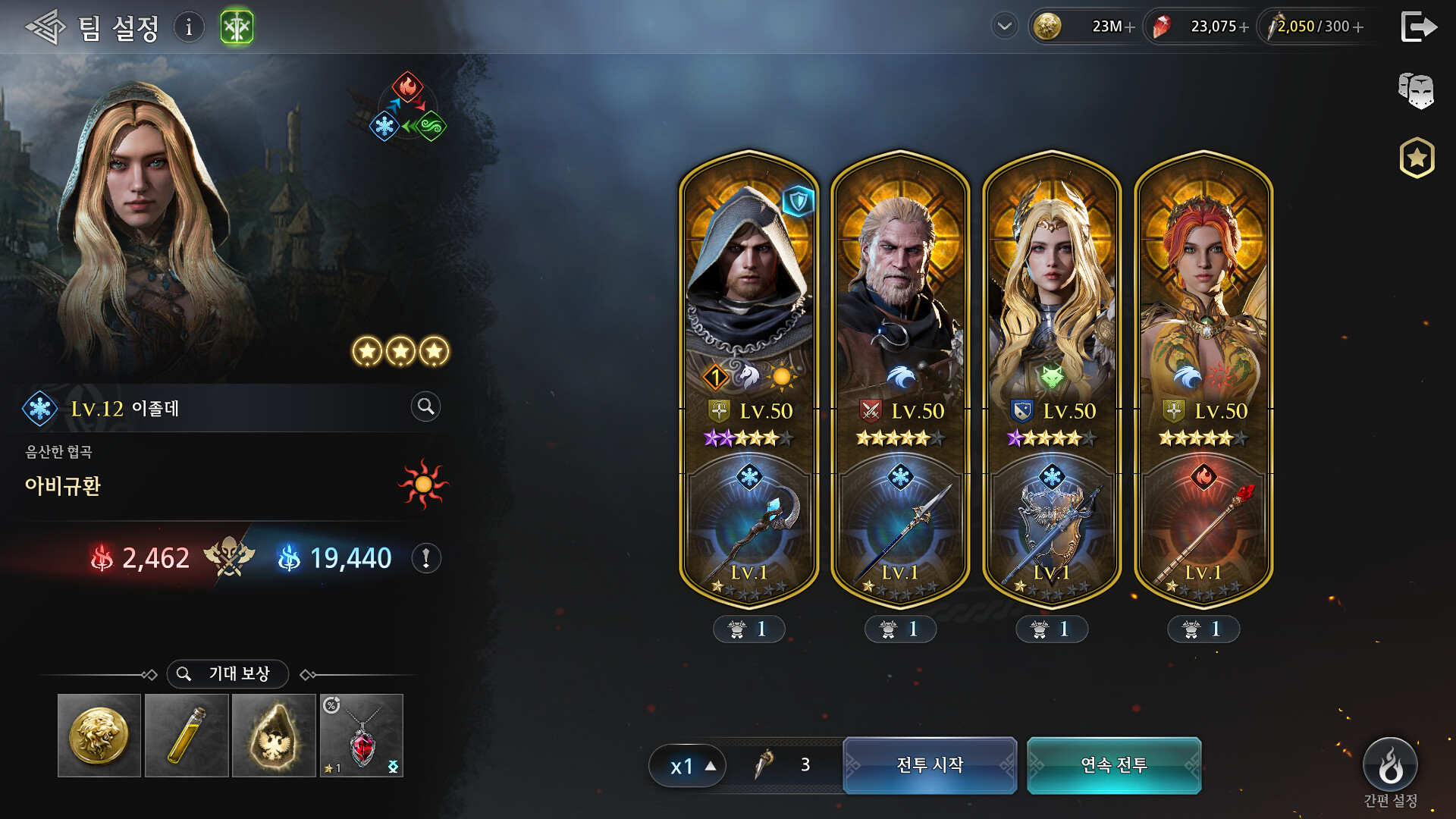Start battle with 전투 시작
This screenshot has width=1456, height=819.
pos(930,765)
